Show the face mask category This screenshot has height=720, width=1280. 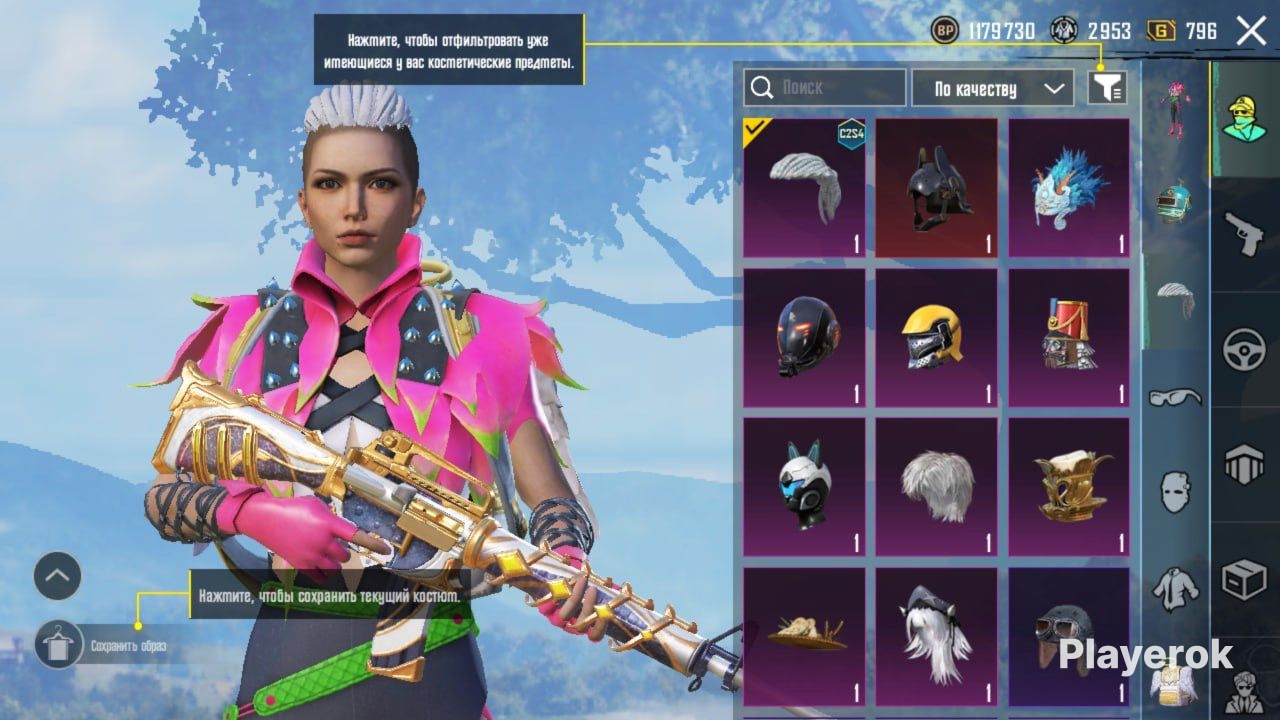(1175, 492)
